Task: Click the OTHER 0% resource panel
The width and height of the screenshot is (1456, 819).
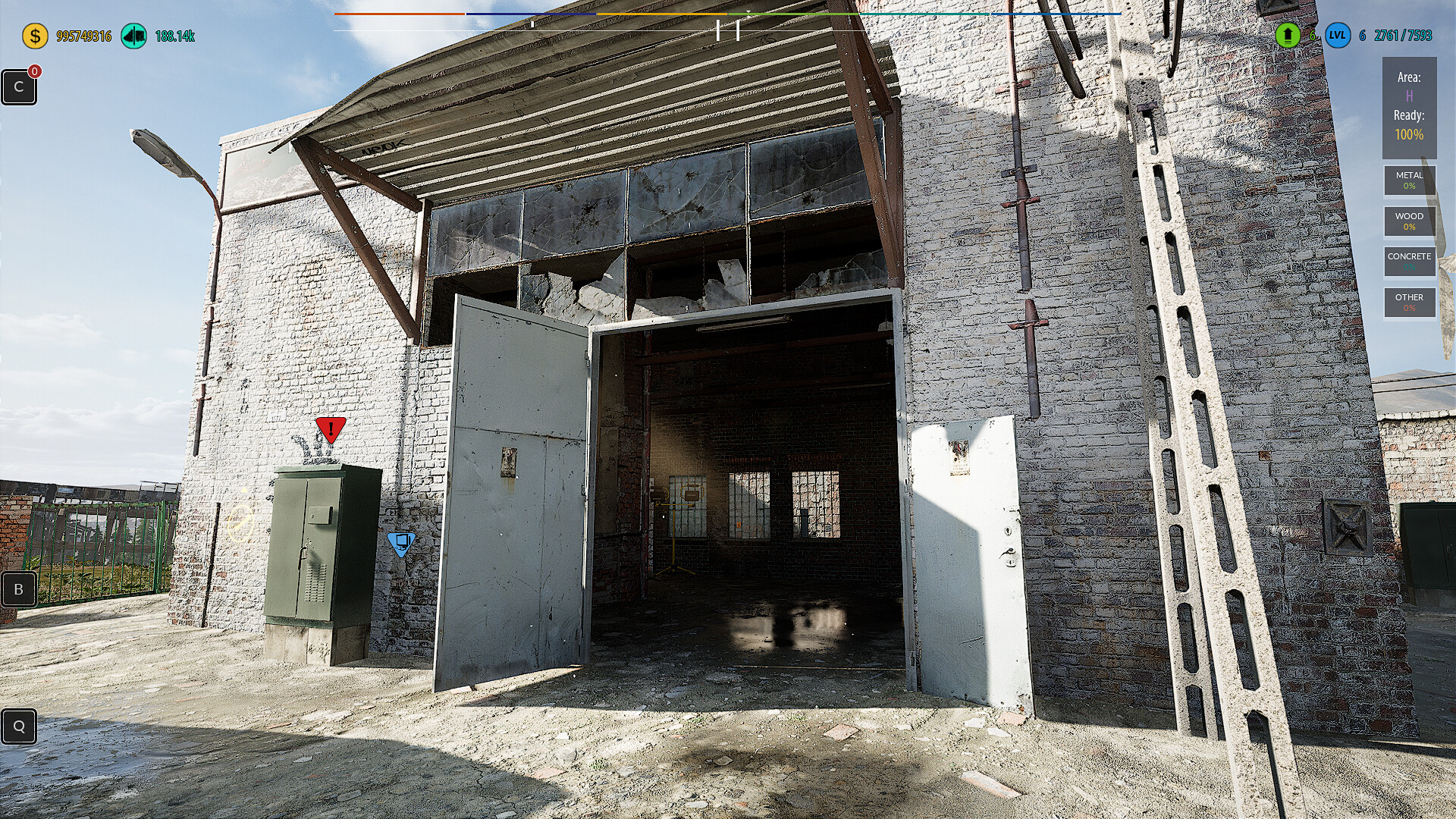Action: pyautogui.click(x=1409, y=303)
